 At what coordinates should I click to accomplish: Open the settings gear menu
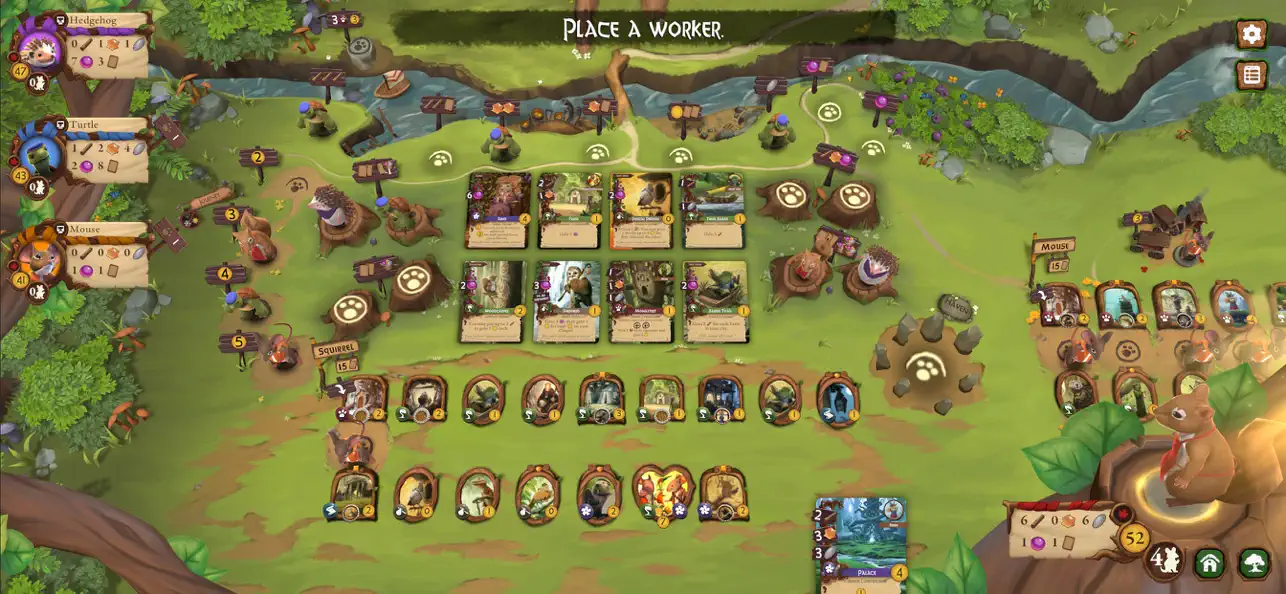click(x=1251, y=35)
